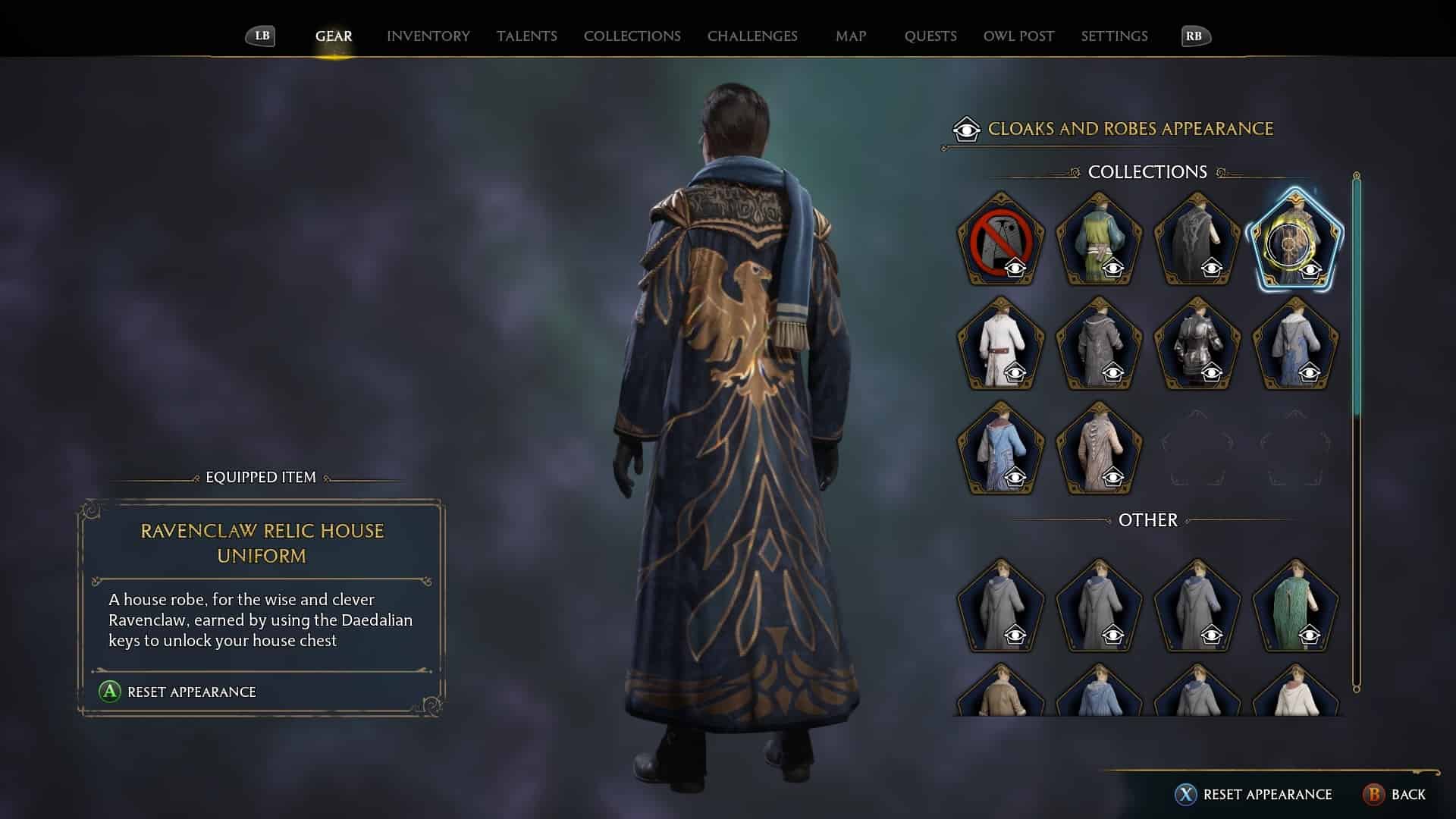The image size is (1456, 819).
Task: Switch to the Inventory tab
Action: [x=428, y=36]
